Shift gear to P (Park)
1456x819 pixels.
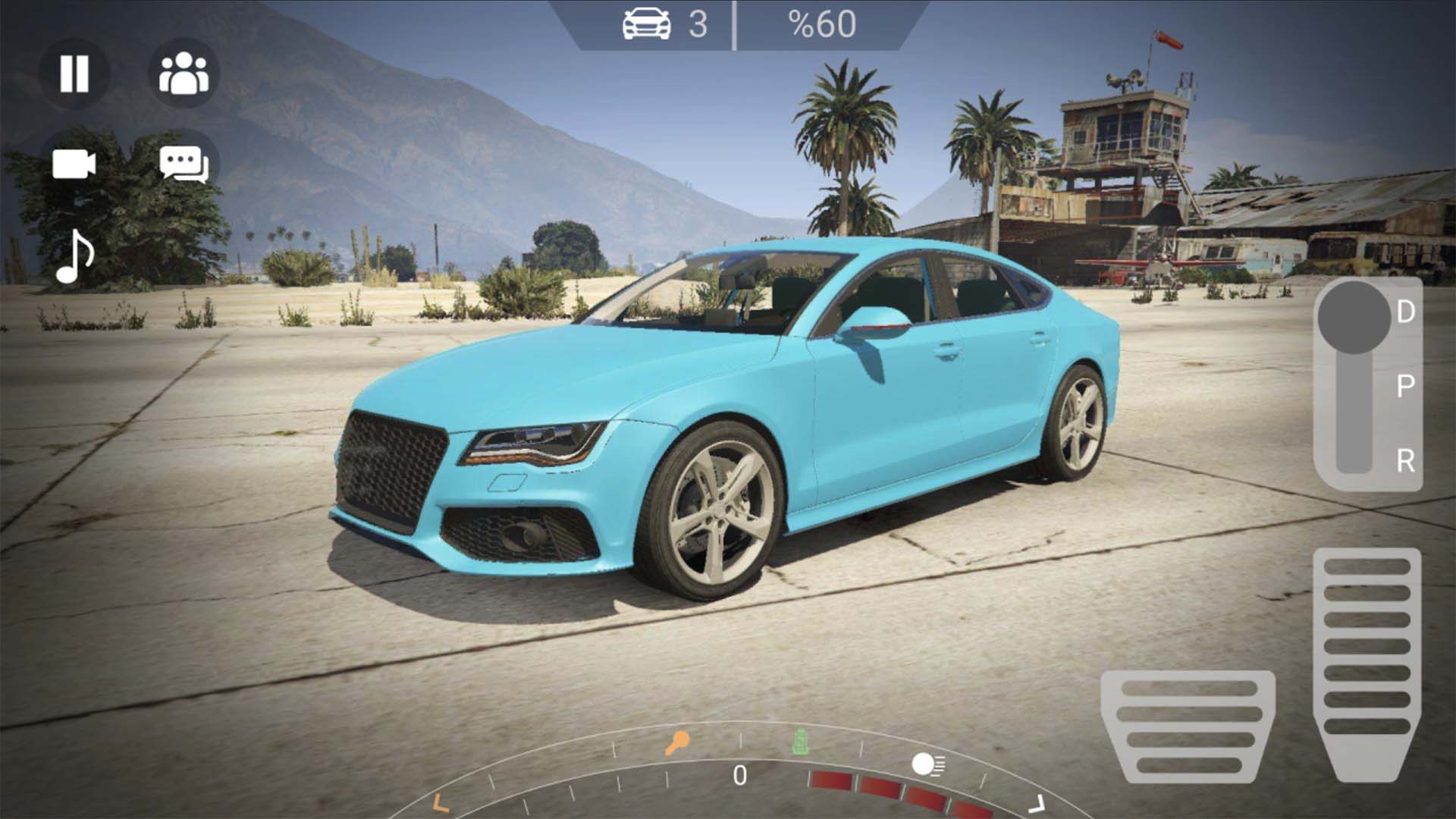coord(1405,387)
